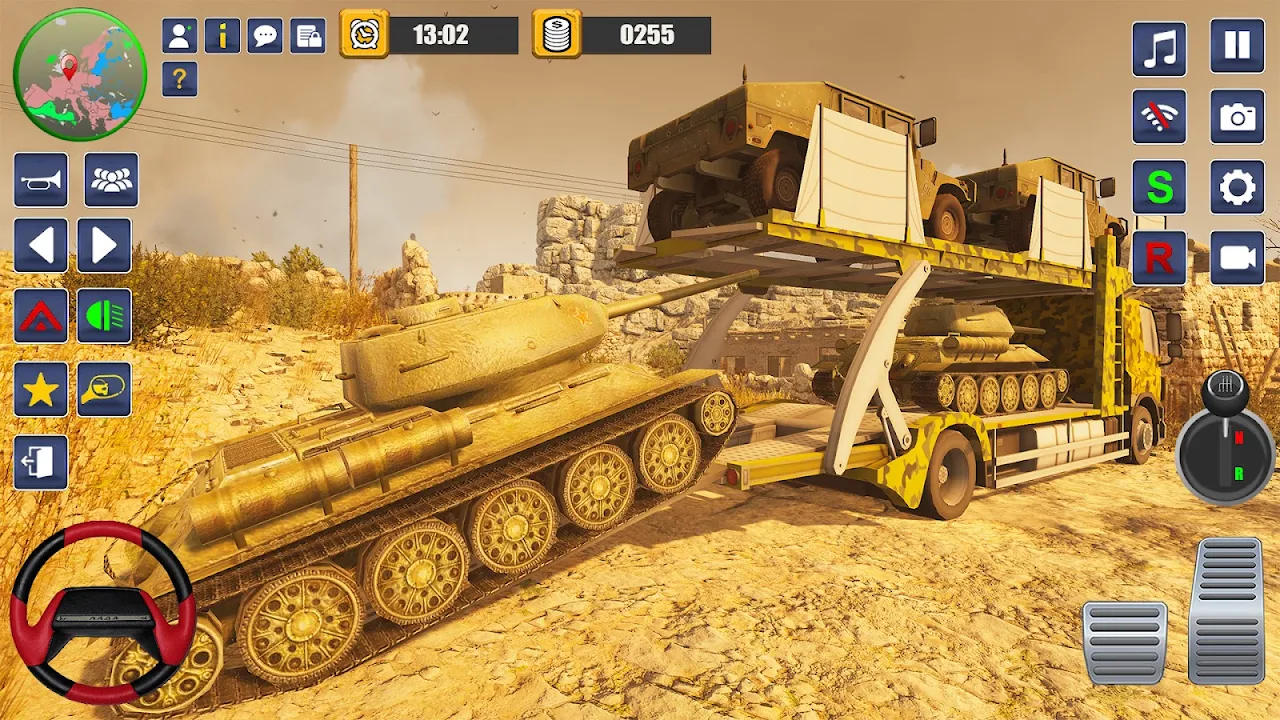The height and width of the screenshot is (720, 1280).
Task: Open the player profile icon
Action: pyautogui.click(x=179, y=36)
